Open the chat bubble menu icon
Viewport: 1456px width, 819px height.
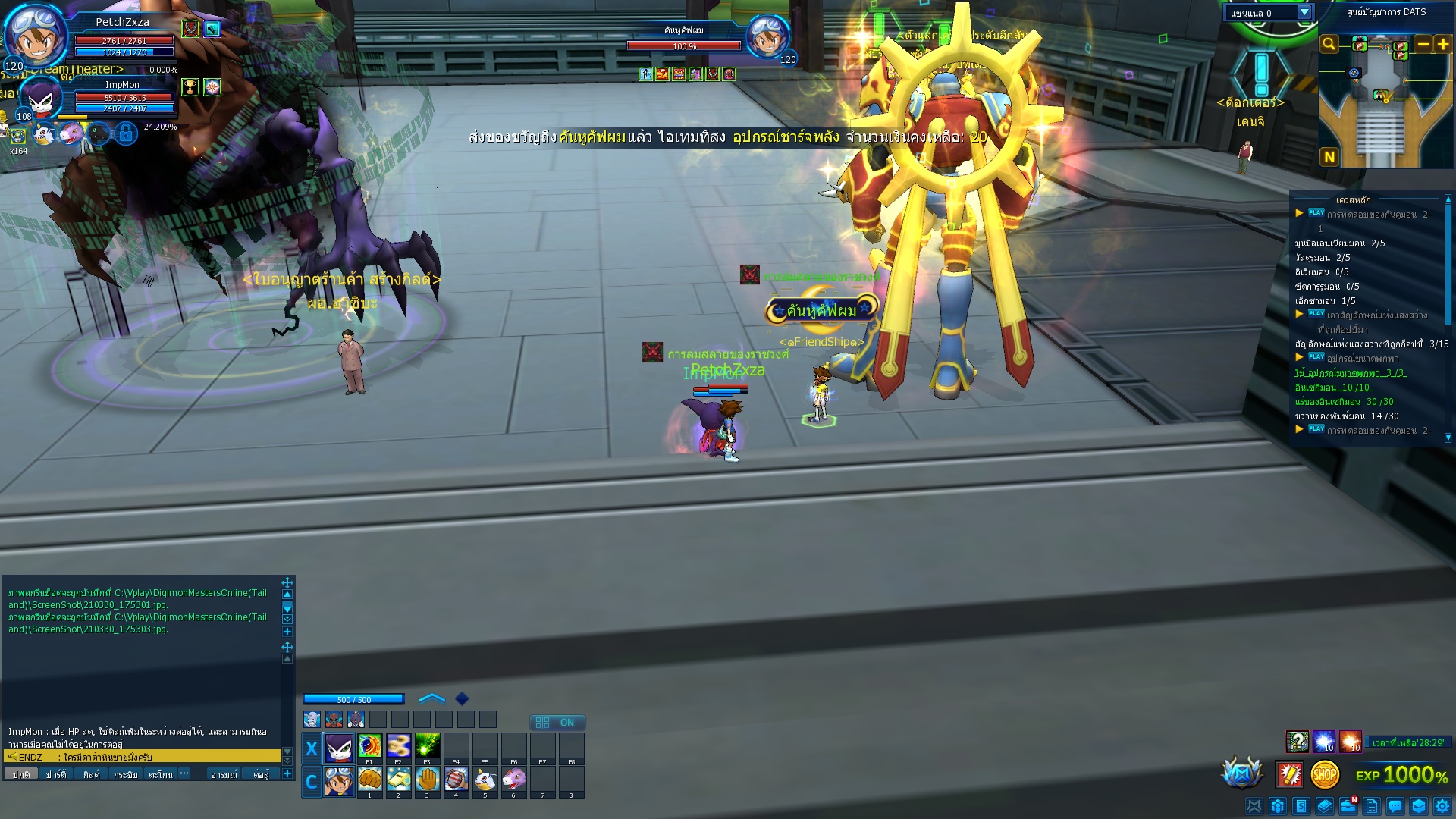[1395, 806]
